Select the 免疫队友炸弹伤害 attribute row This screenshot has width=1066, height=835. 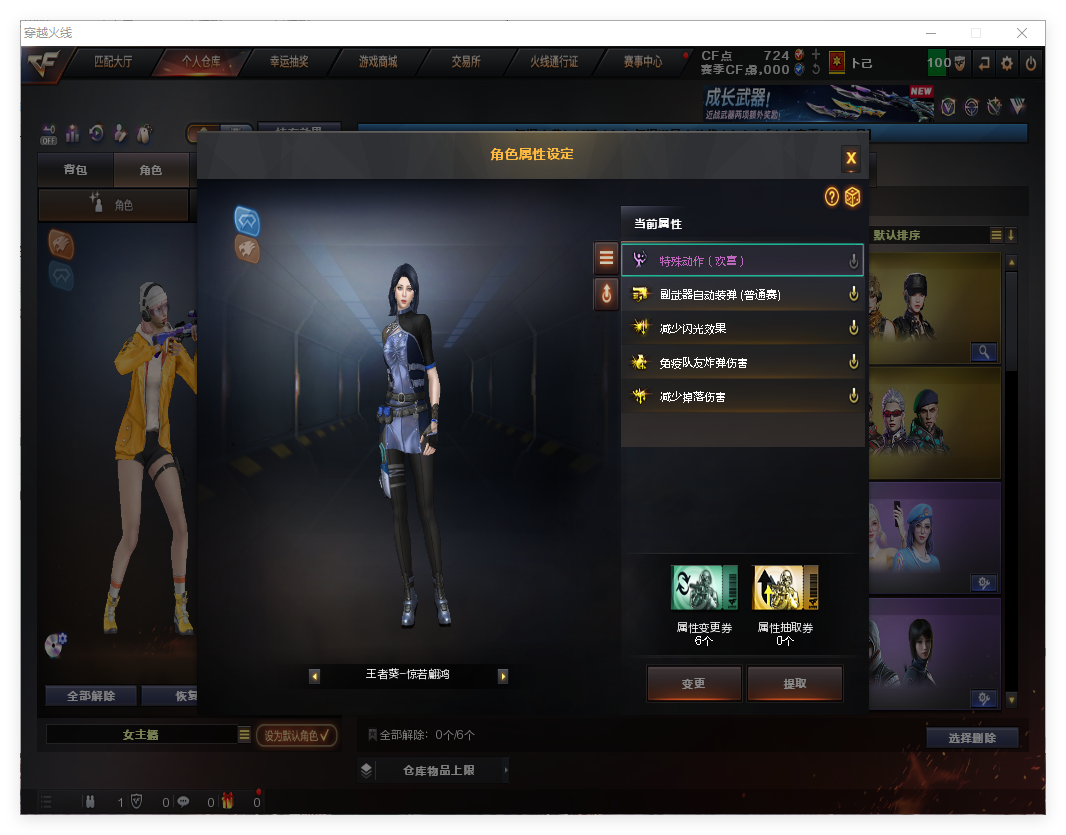click(x=742, y=362)
